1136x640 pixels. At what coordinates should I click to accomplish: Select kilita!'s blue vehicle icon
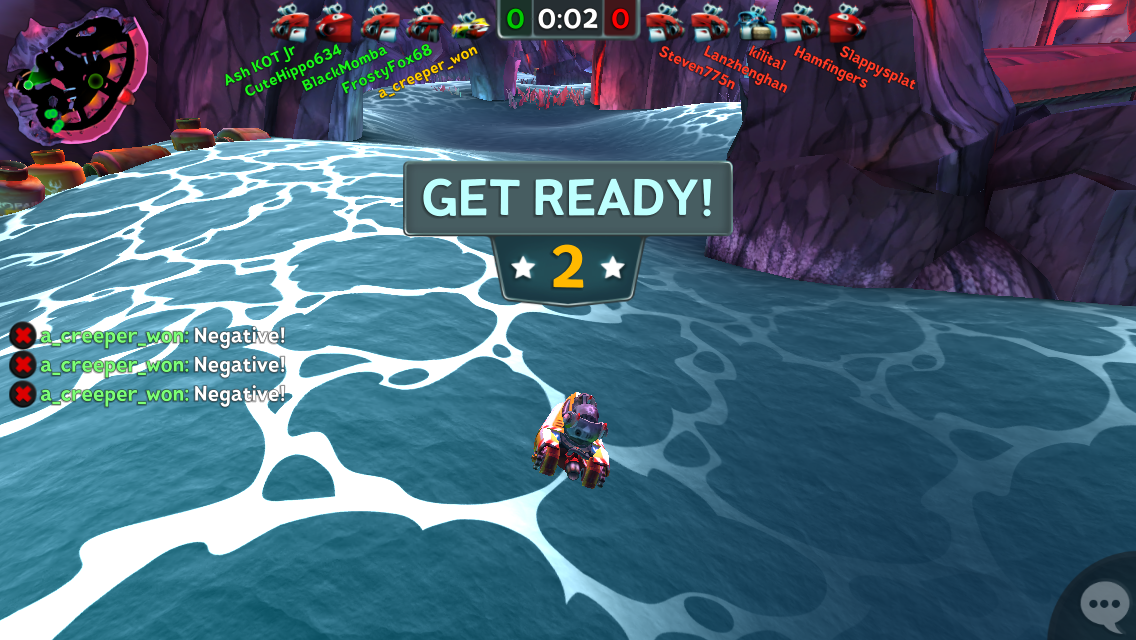pyautogui.click(x=757, y=23)
